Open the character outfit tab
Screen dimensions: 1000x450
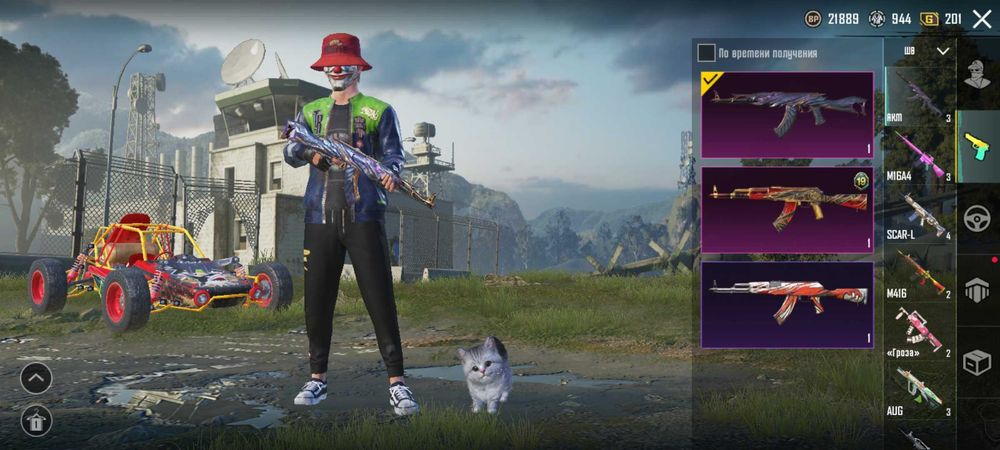point(978,73)
